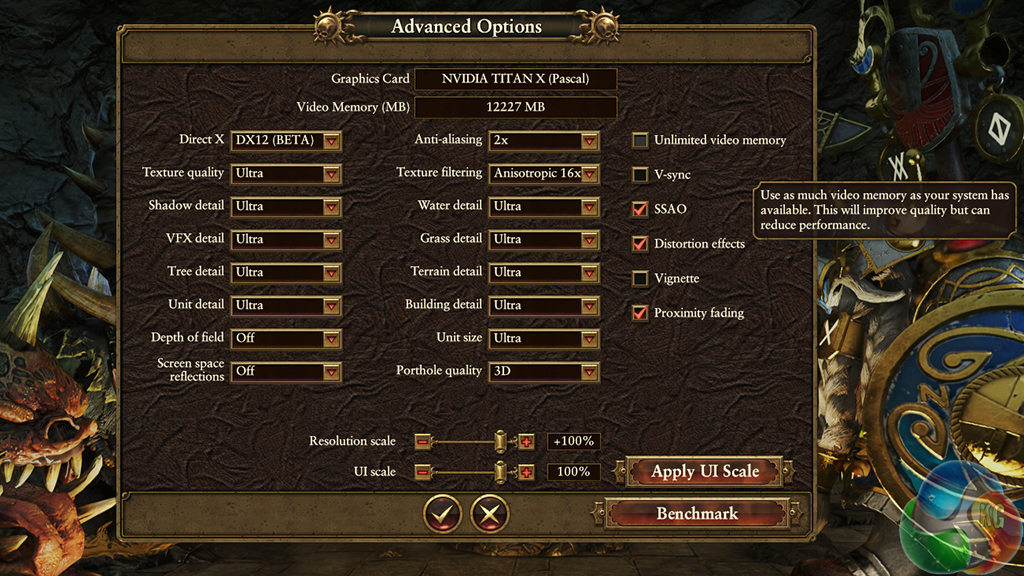Enable Unlimited video memory checkbox
The image size is (1024, 576).
(x=640, y=141)
